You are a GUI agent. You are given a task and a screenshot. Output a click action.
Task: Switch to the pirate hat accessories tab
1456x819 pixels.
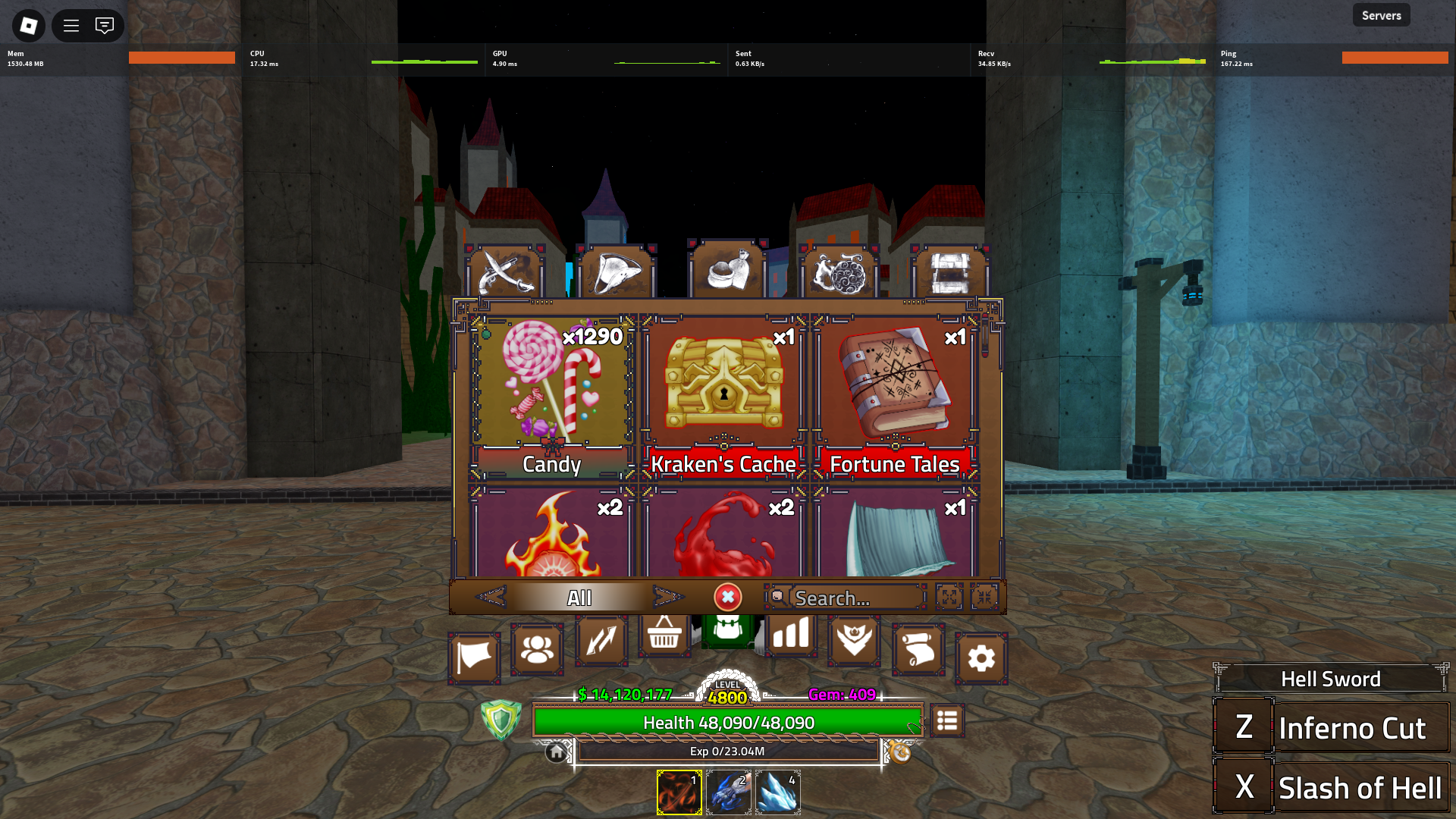coord(616,272)
